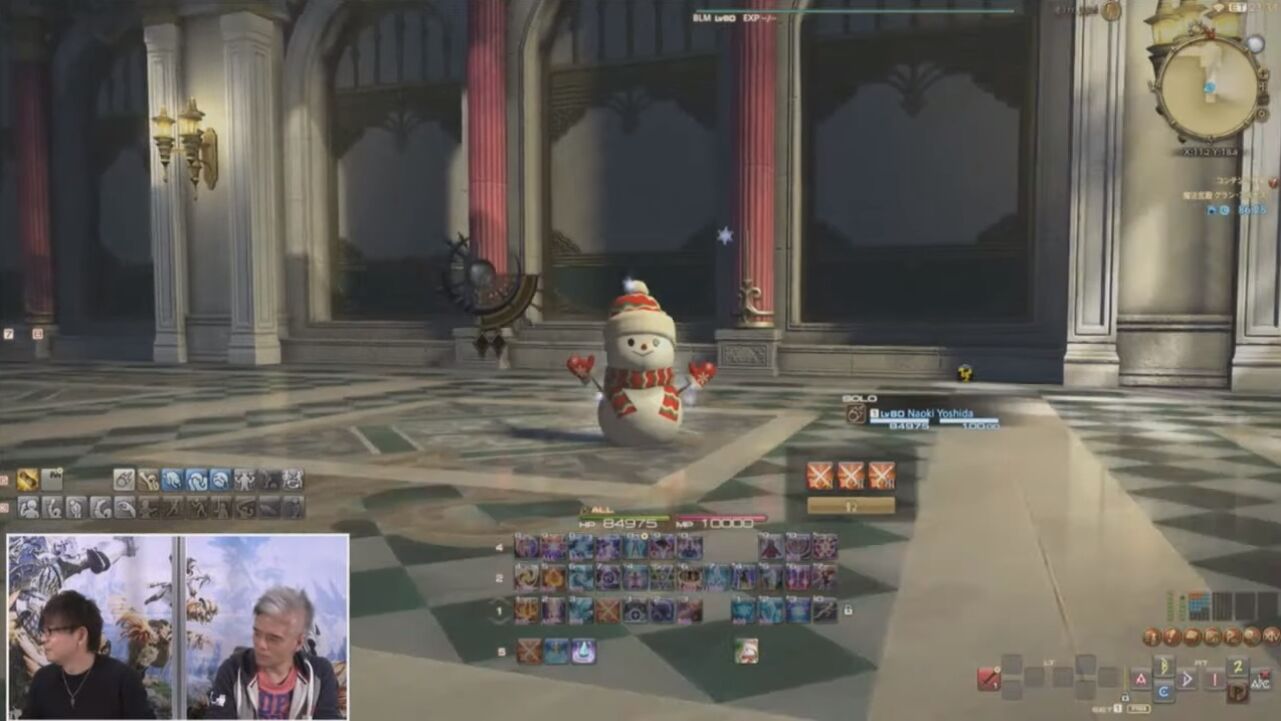Click the XIV round icon at far right of main menu

[1272, 636]
